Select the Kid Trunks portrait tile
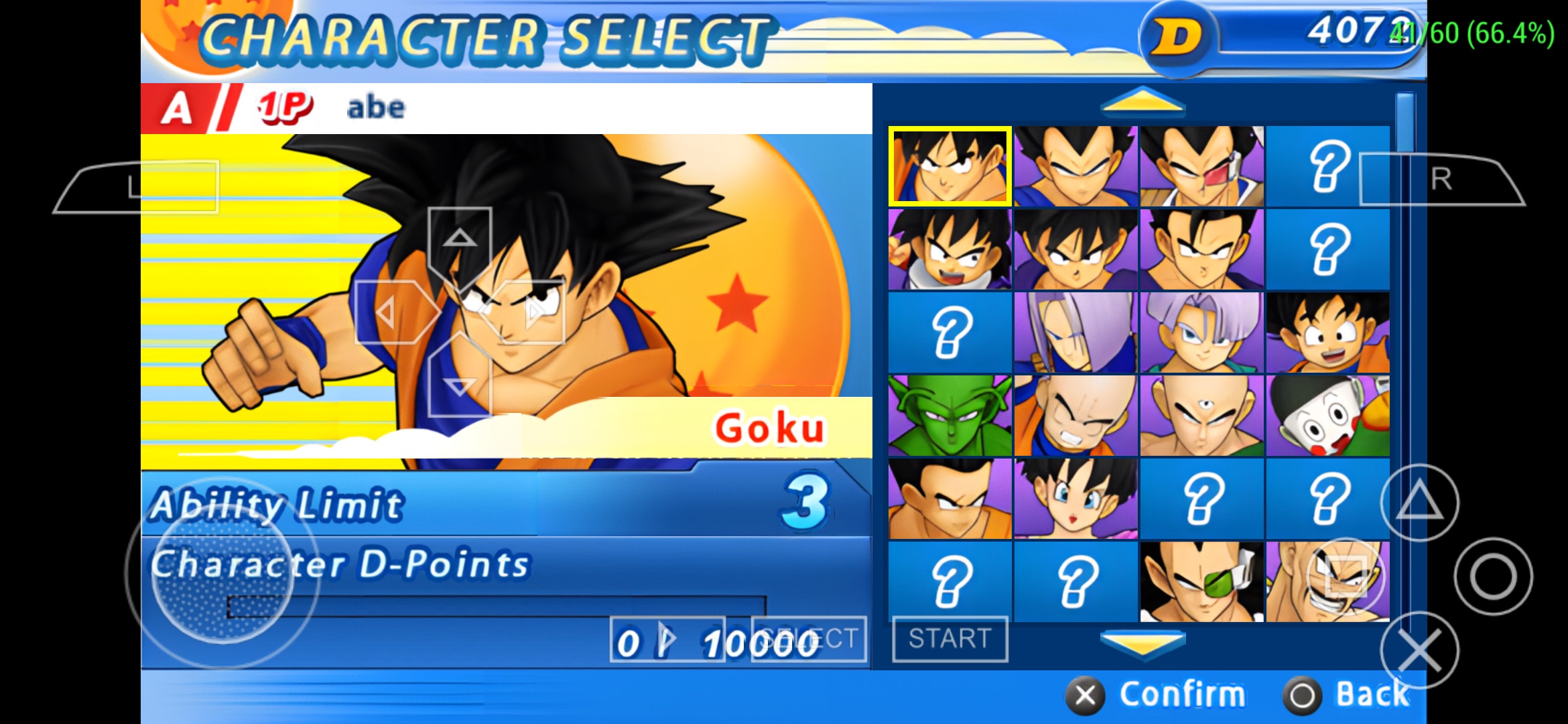This screenshot has height=724, width=1568. [1201, 332]
